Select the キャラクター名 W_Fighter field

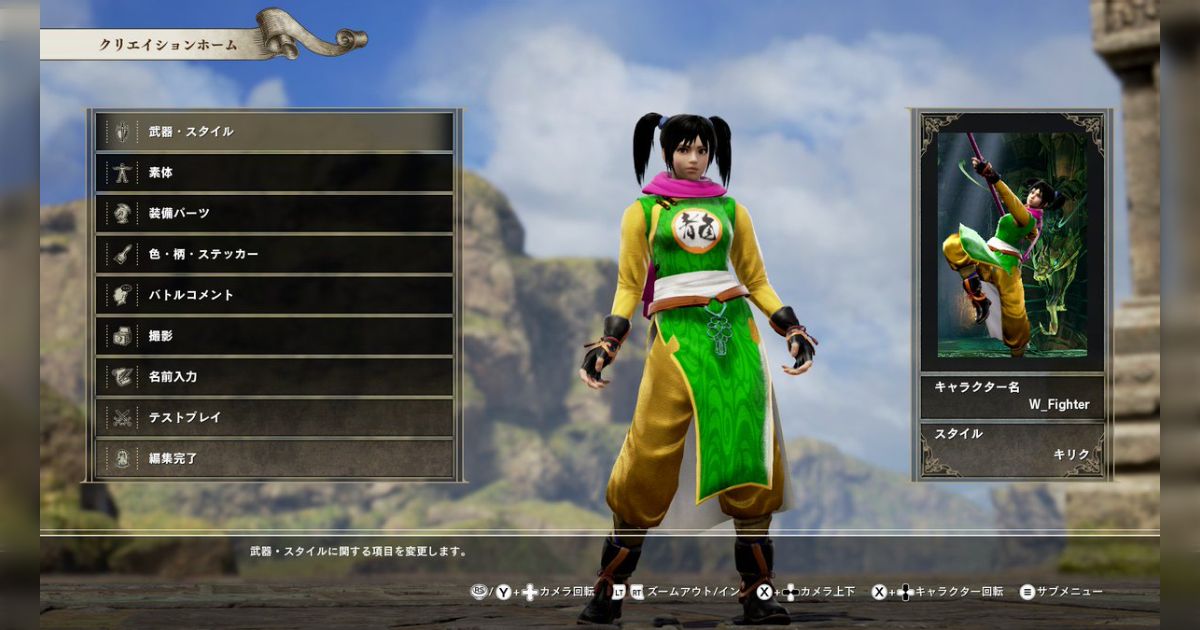(x=1011, y=396)
